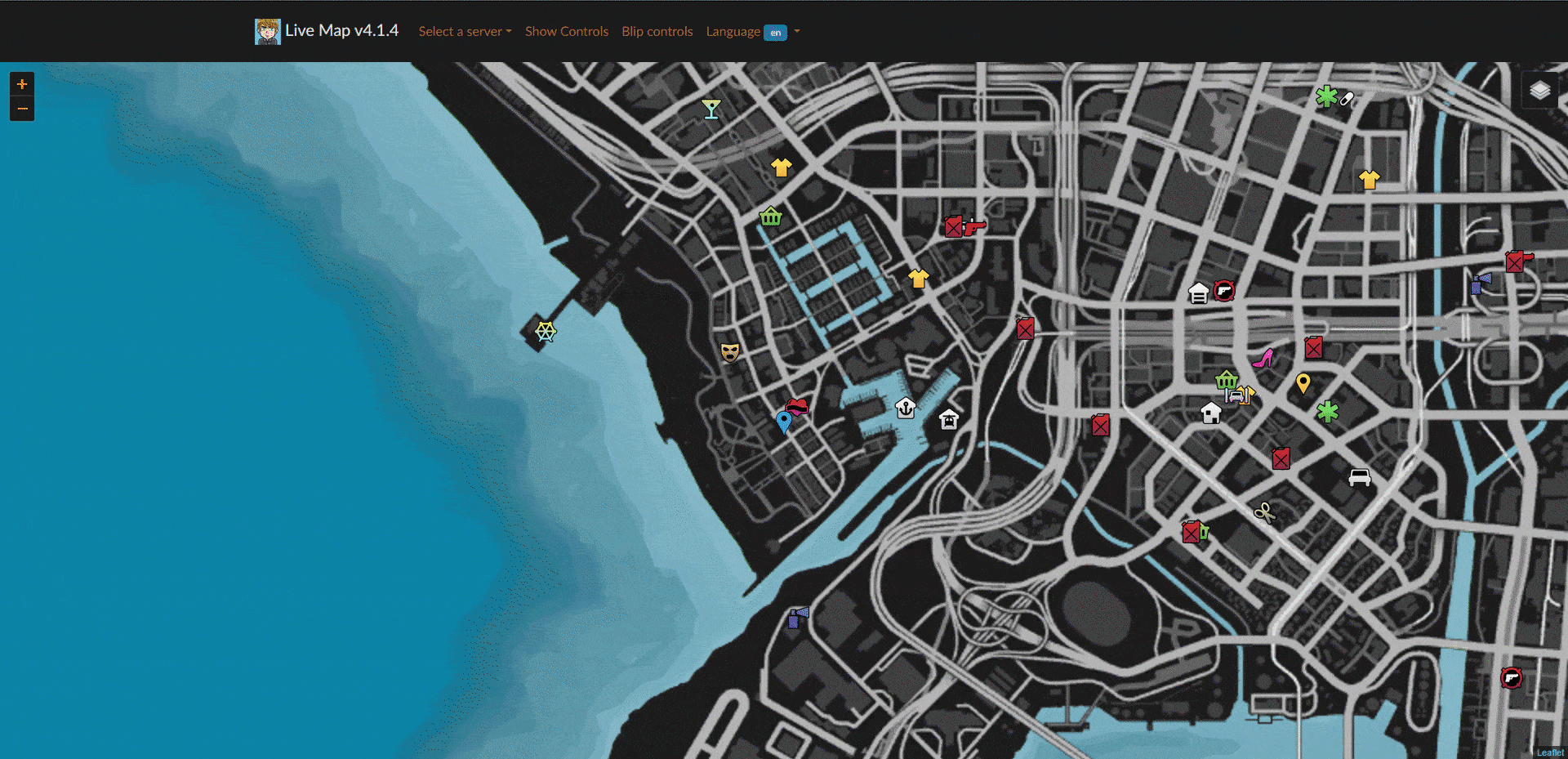The height and width of the screenshot is (759, 1568).
Task: Click the Show Controls menu item
Action: tap(567, 32)
